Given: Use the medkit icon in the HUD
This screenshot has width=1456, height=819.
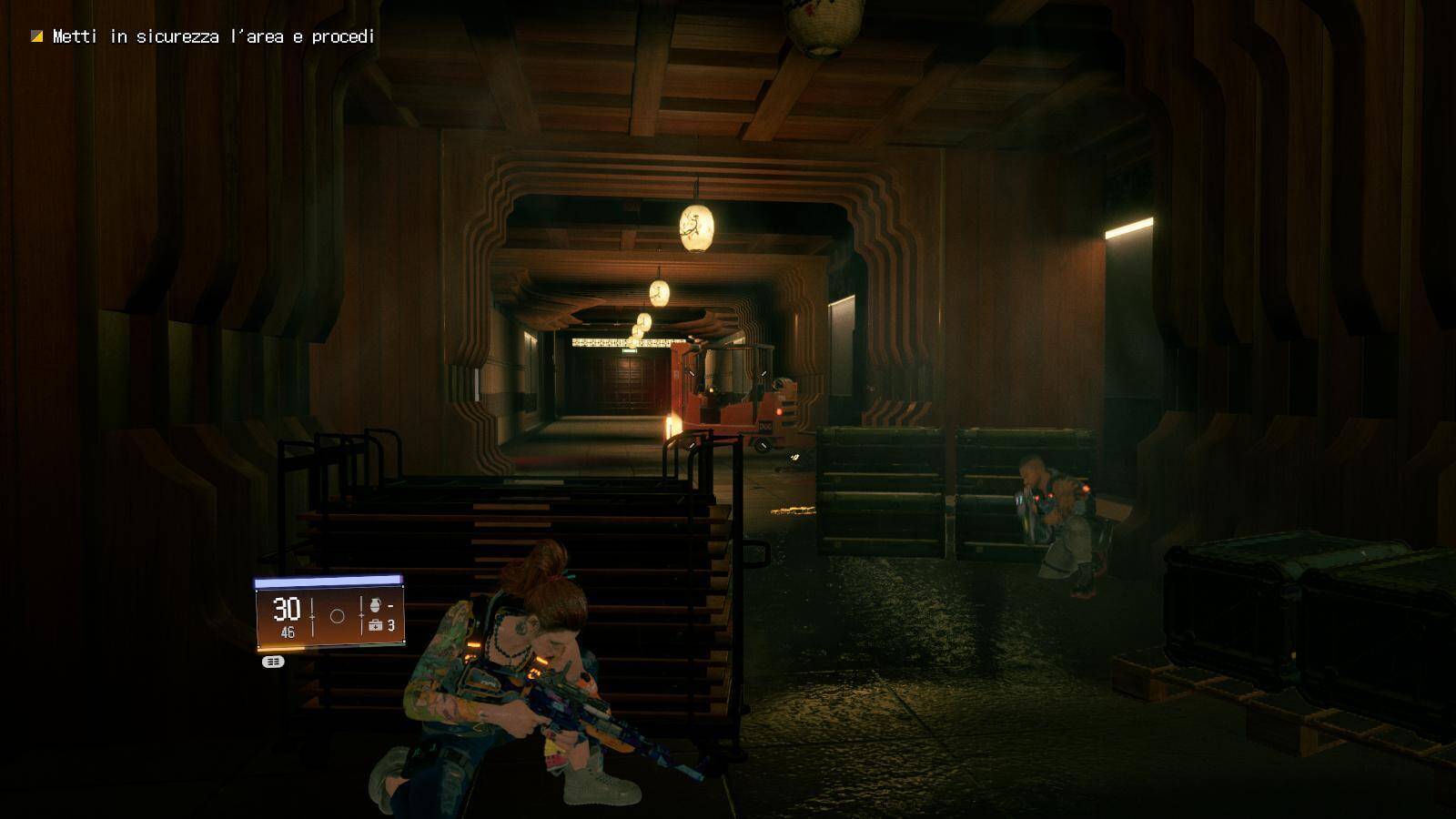Looking at the screenshot, I should click(x=375, y=625).
